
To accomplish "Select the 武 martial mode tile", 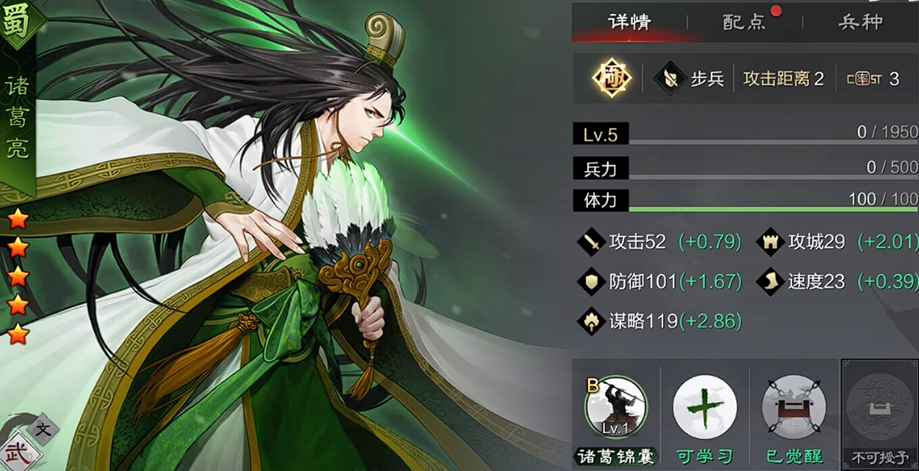I will 17,452.
